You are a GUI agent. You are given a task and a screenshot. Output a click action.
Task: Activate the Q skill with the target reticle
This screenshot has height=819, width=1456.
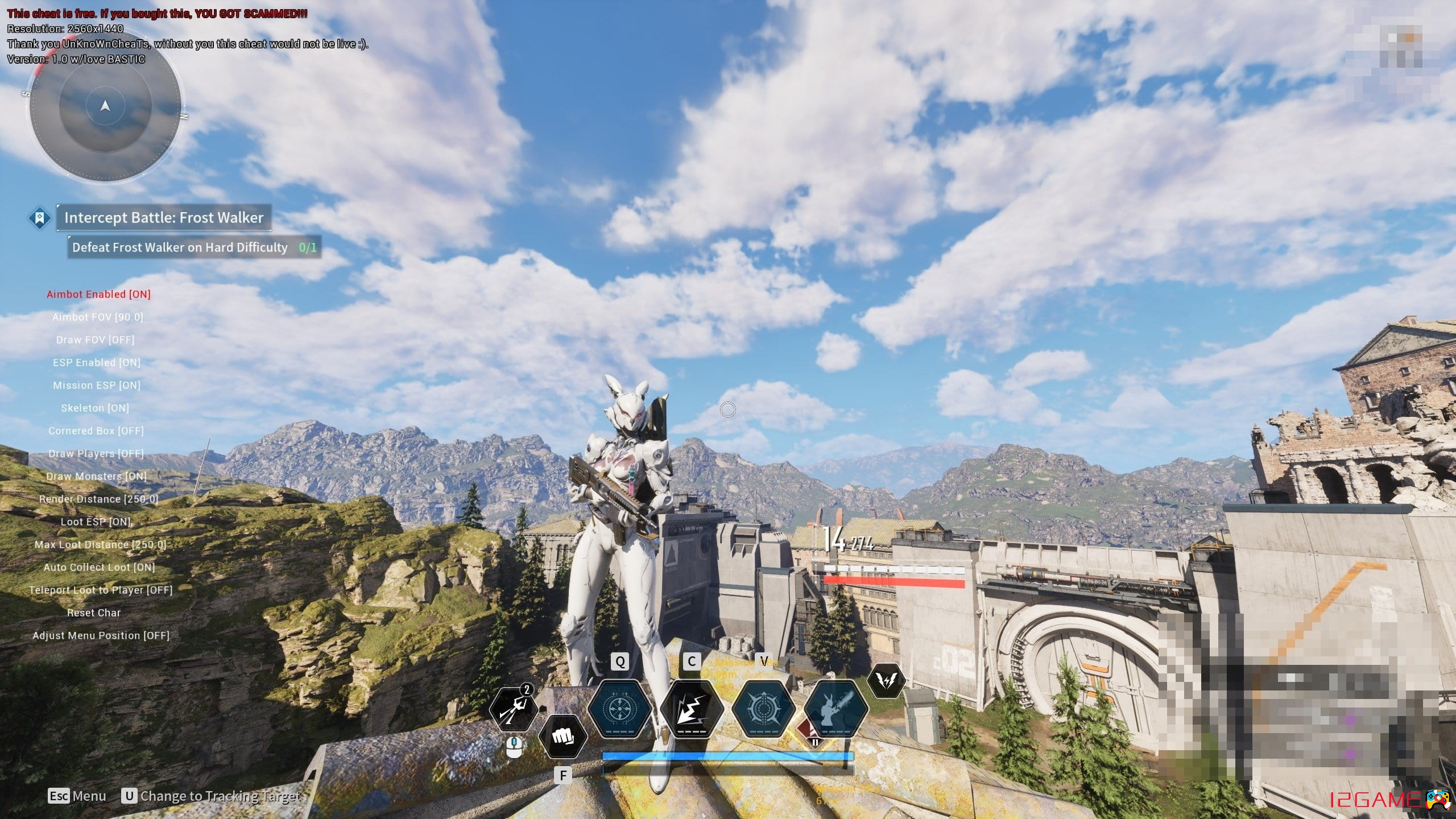tap(619, 710)
